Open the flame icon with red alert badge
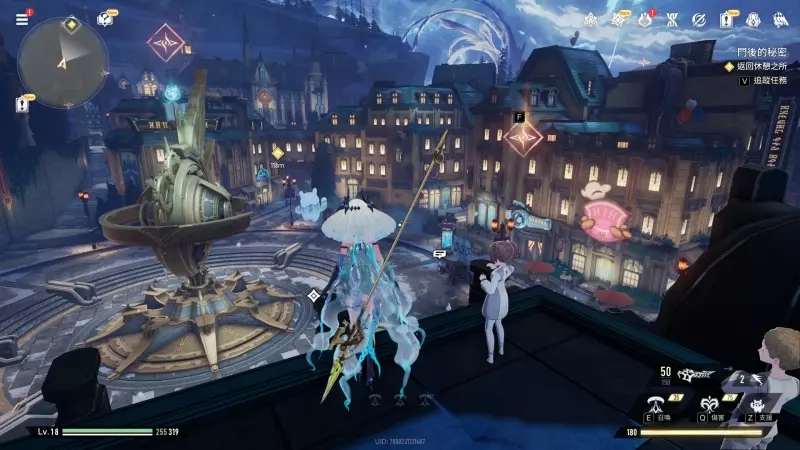Viewport: 800px width, 450px height. click(646, 18)
